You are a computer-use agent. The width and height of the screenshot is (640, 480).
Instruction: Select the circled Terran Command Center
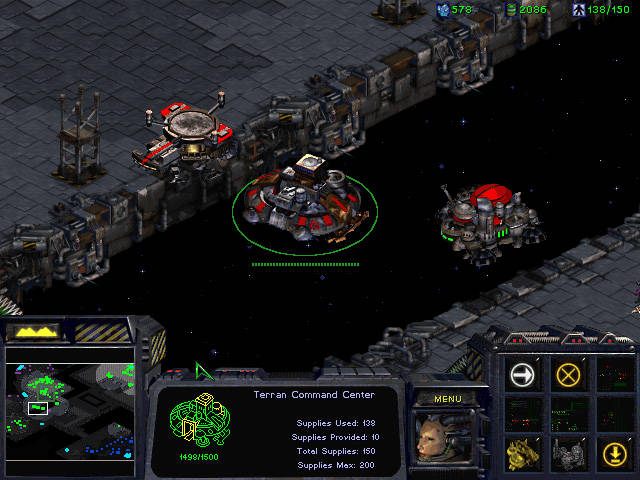pyautogui.click(x=302, y=200)
